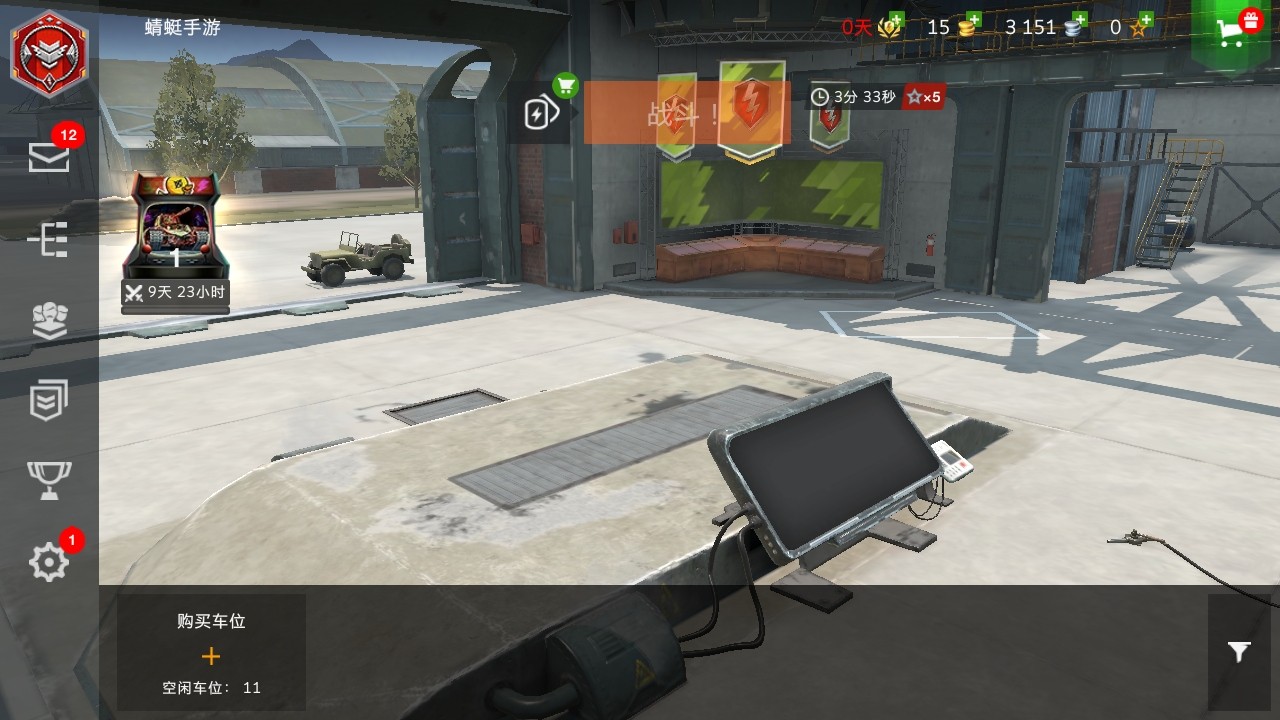Open the missions document icon
Image resolution: width=1280 pixels, height=720 pixels.
49,400
